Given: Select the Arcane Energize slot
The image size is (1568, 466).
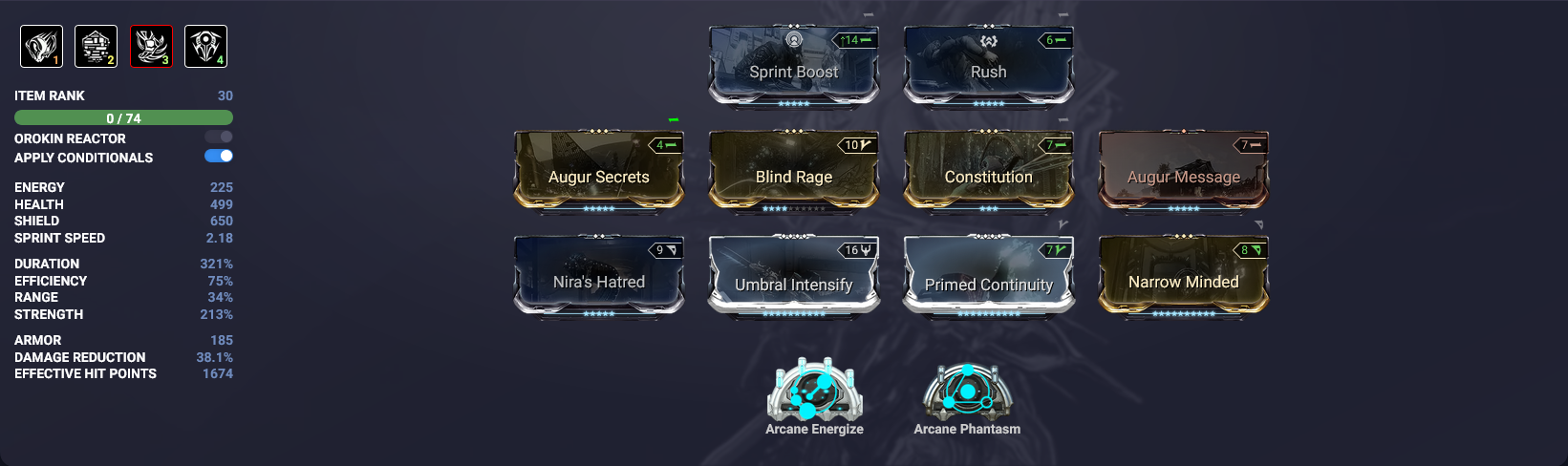Looking at the screenshot, I should (x=814, y=392).
